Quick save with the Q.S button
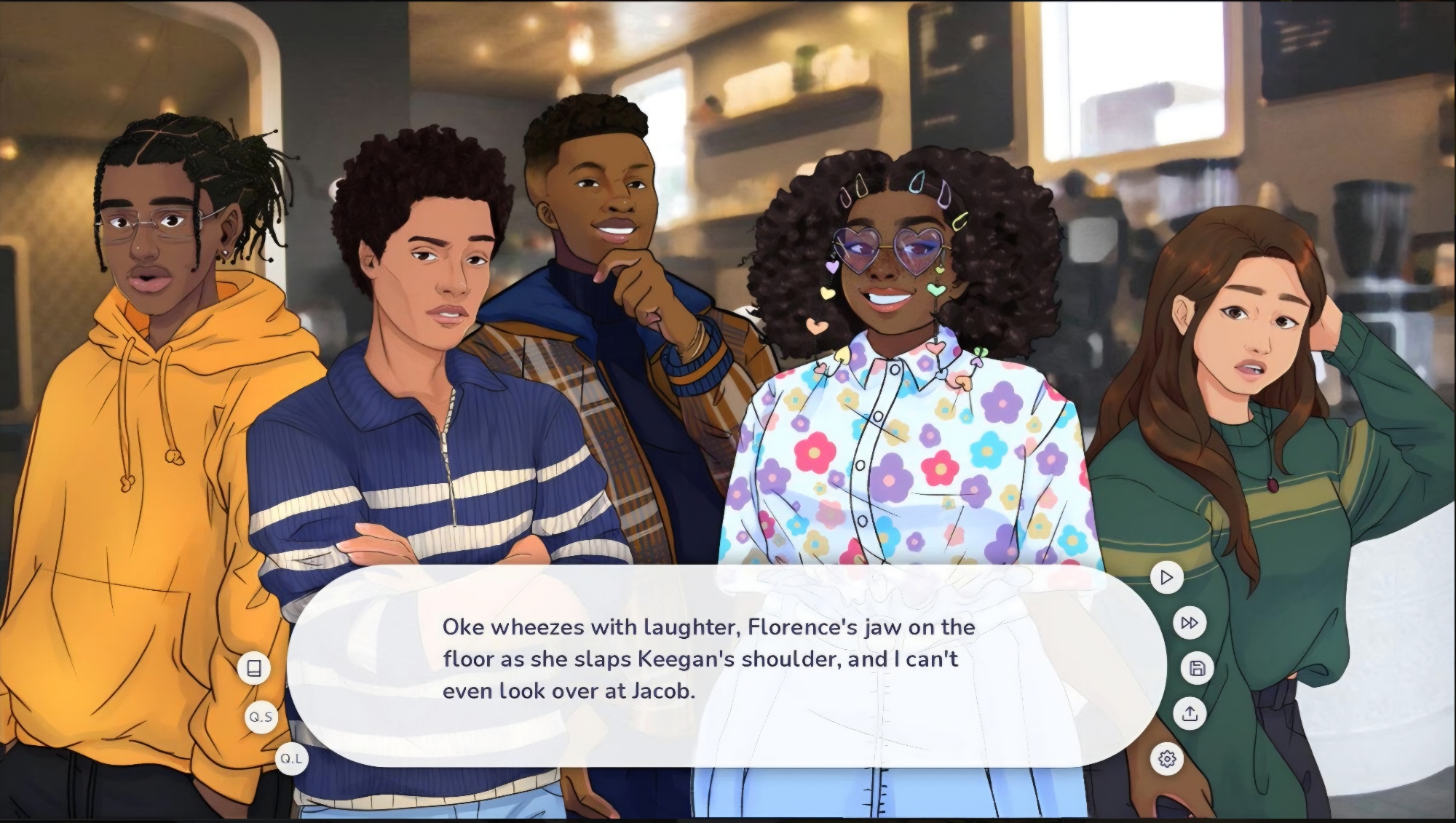Image resolution: width=1456 pixels, height=823 pixels. point(261,717)
